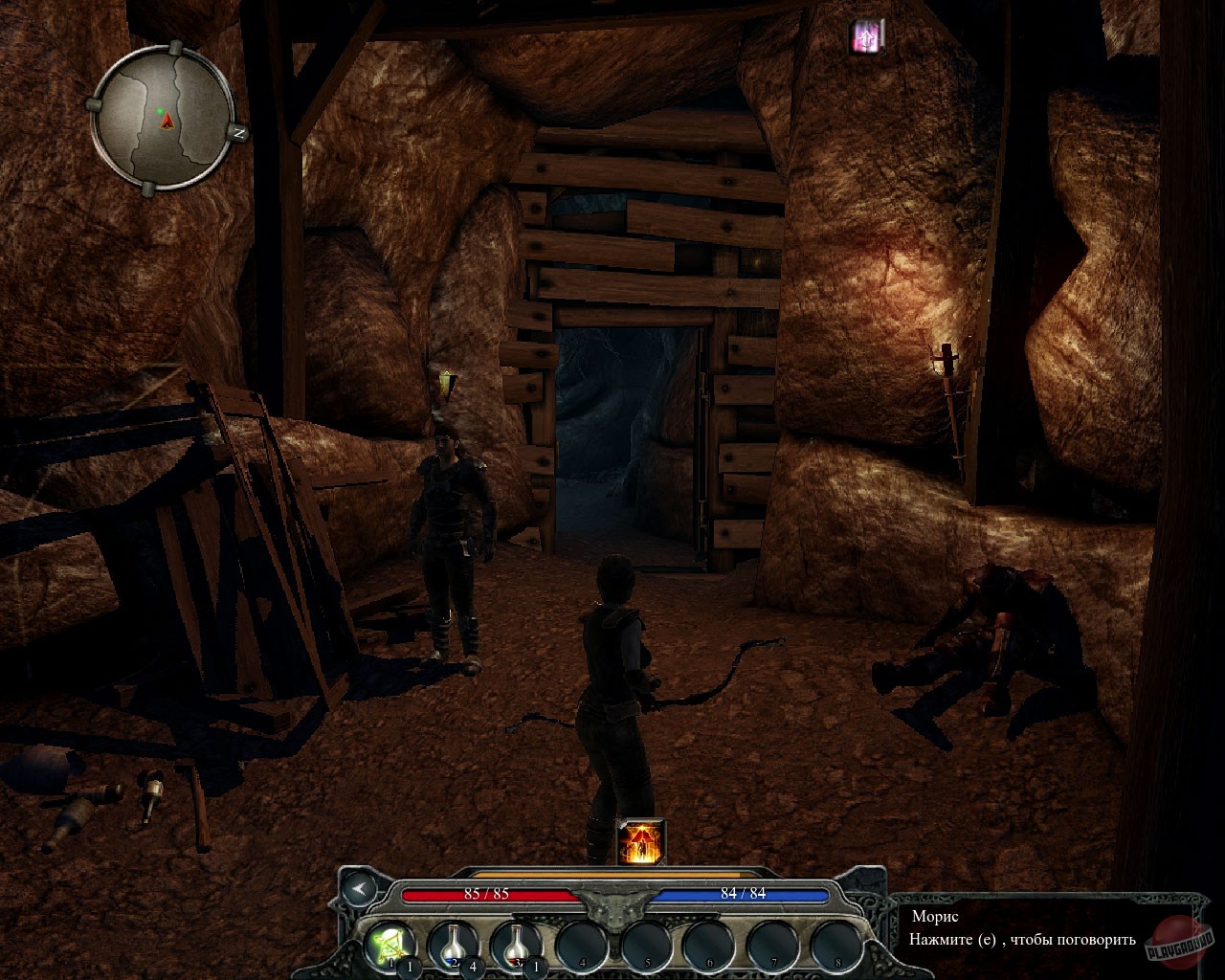Click the purple level-up notification icon
Viewport: 1225px width, 980px height.
point(866,33)
